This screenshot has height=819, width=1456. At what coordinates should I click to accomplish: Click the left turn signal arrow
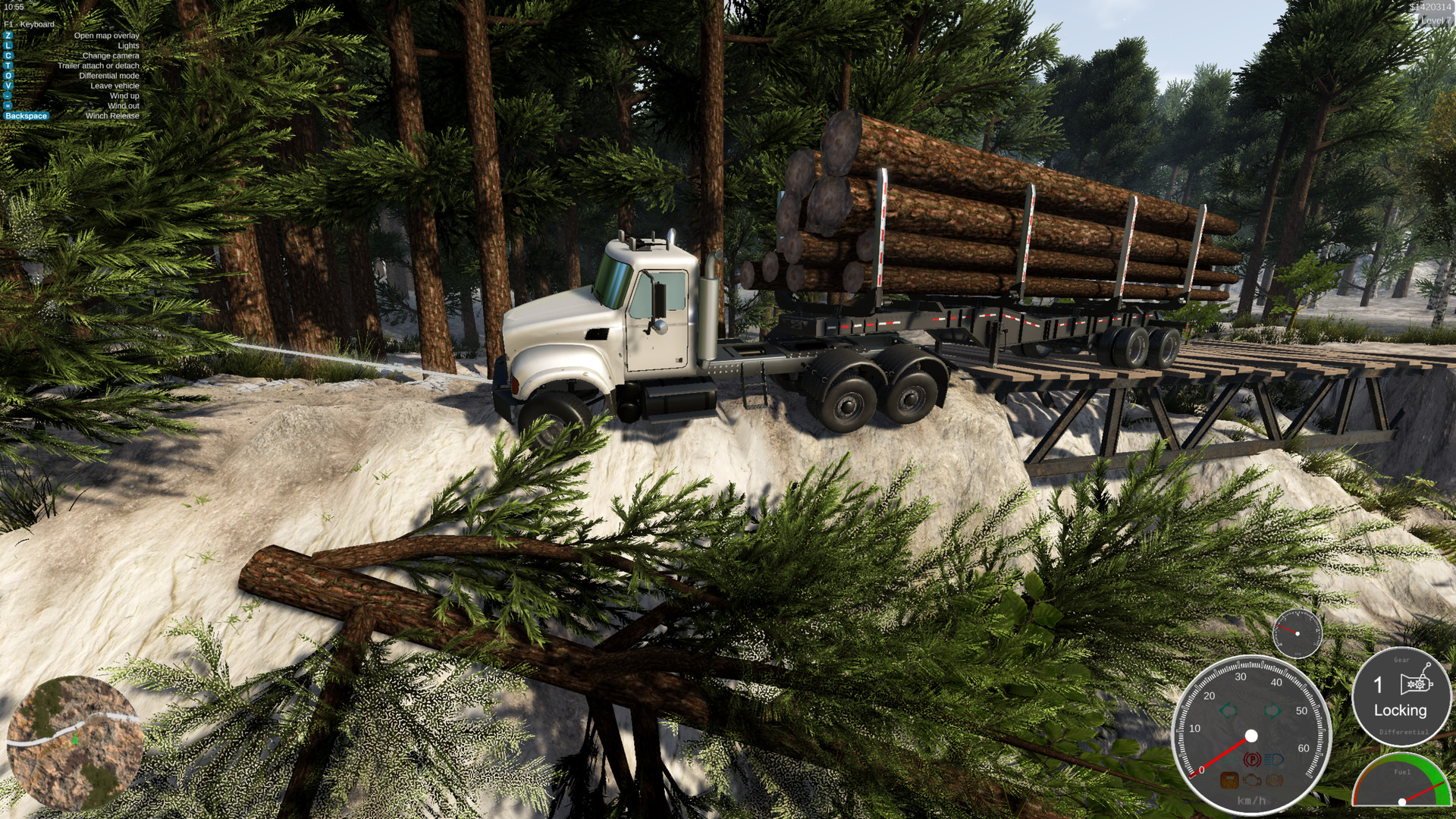1227,711
